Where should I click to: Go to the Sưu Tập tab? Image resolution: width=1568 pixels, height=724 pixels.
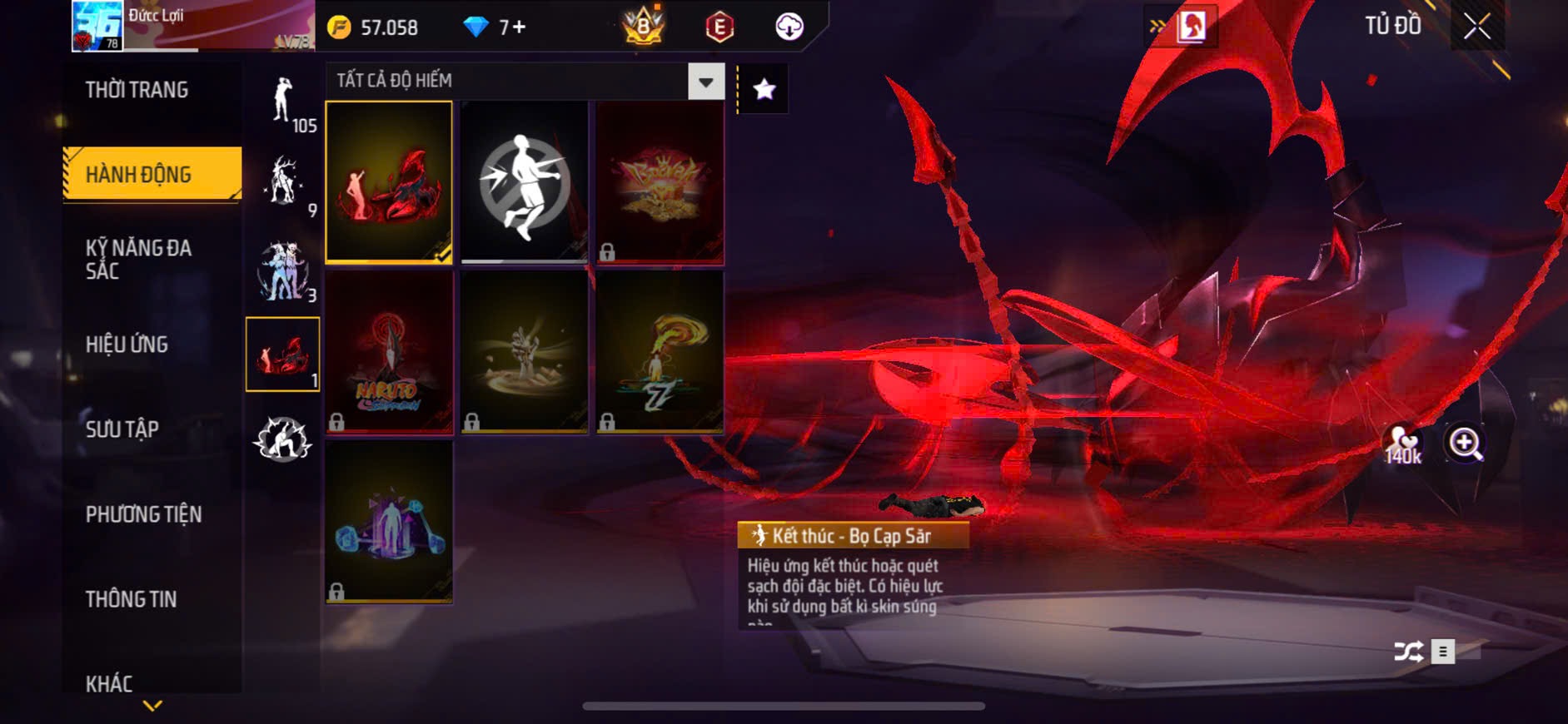(x=122, y=429)
